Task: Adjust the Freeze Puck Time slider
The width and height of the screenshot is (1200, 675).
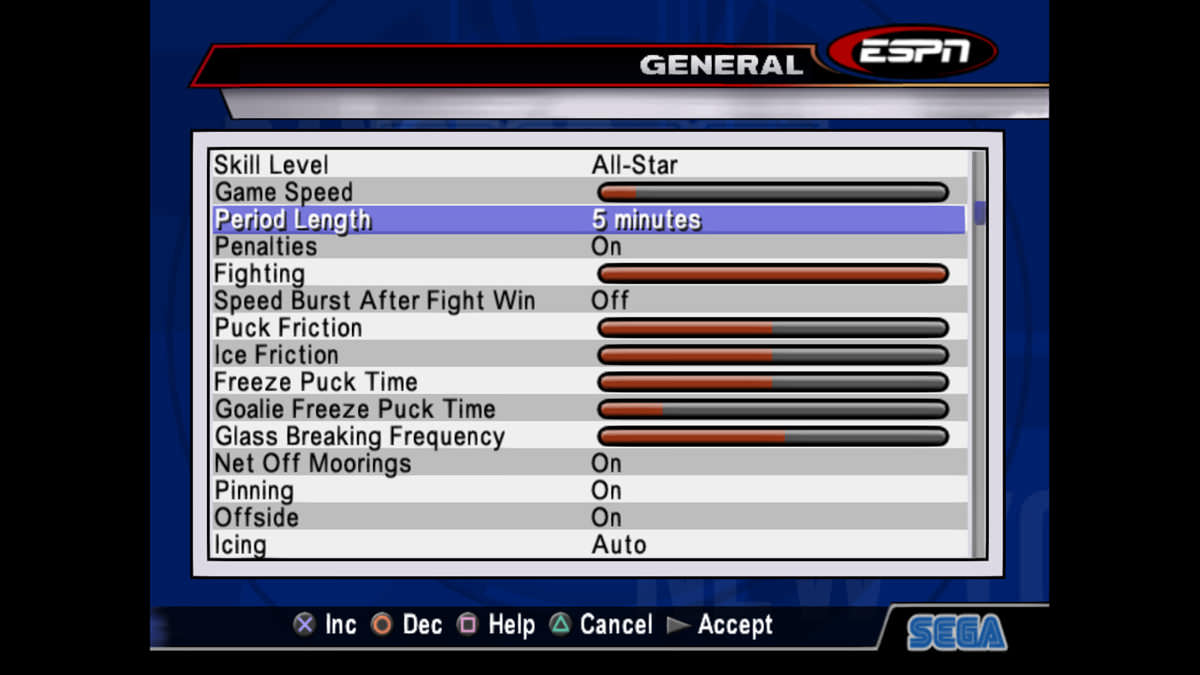Action: 772,382
